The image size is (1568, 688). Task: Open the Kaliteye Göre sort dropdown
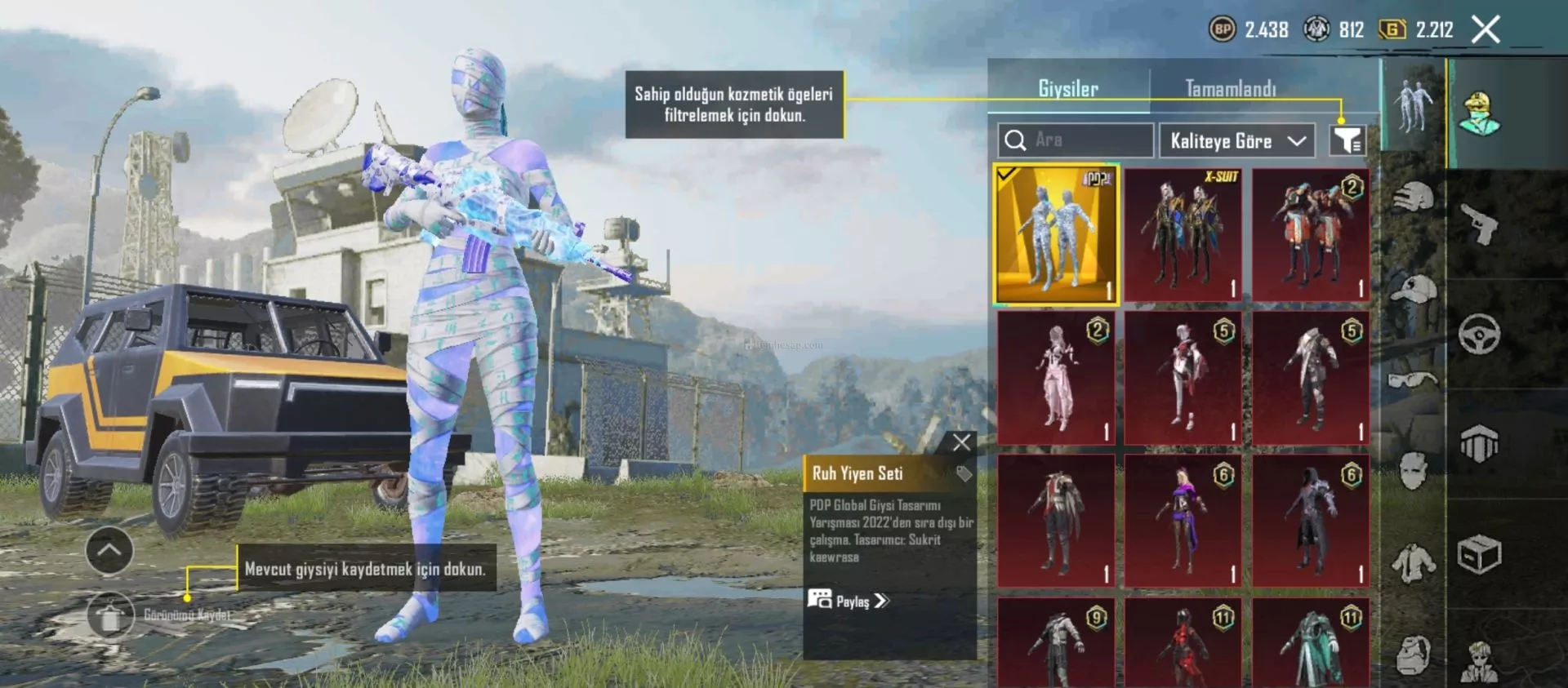pos(1236,141)
